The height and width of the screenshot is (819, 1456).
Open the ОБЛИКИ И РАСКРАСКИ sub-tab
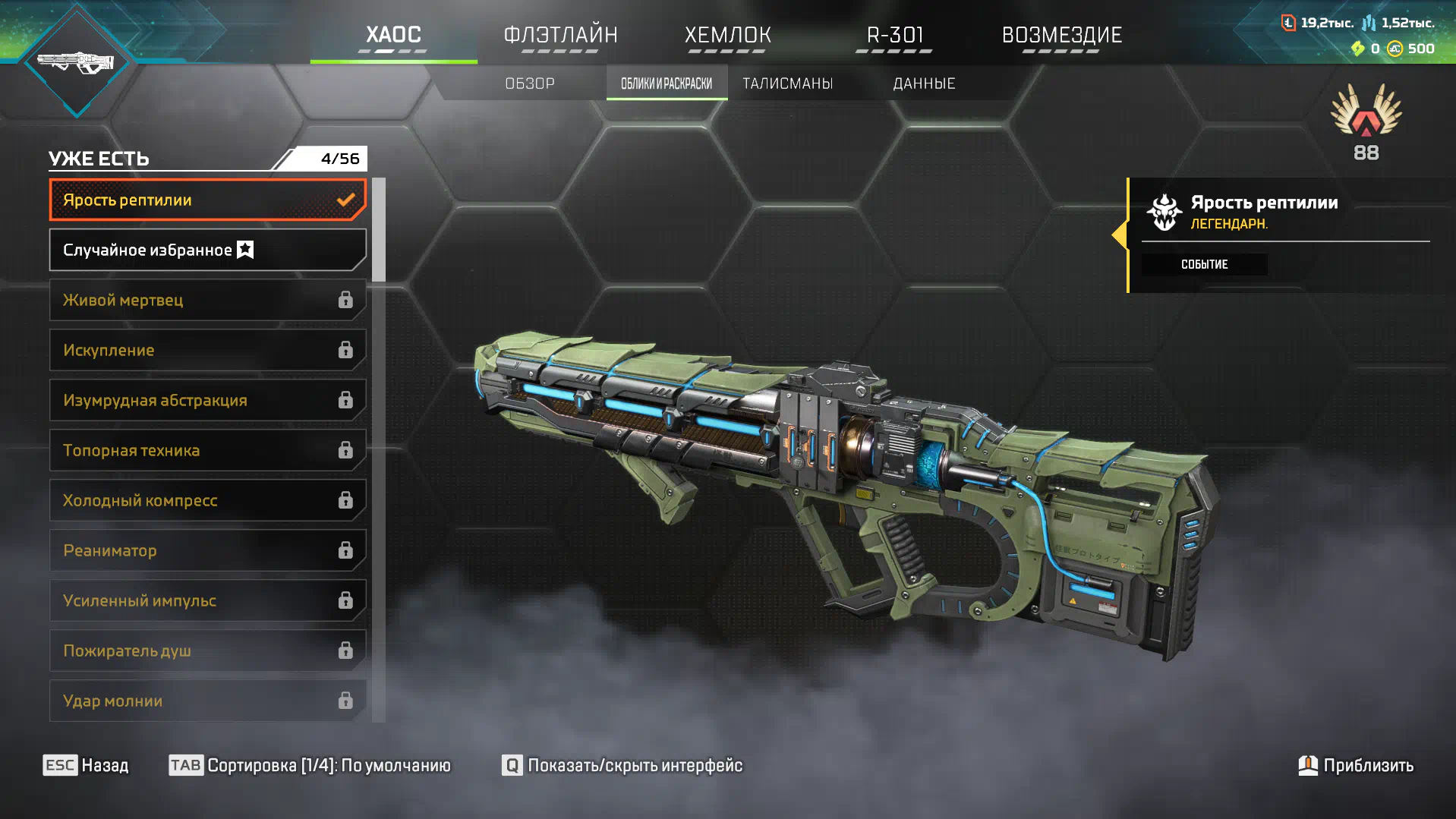667,83
